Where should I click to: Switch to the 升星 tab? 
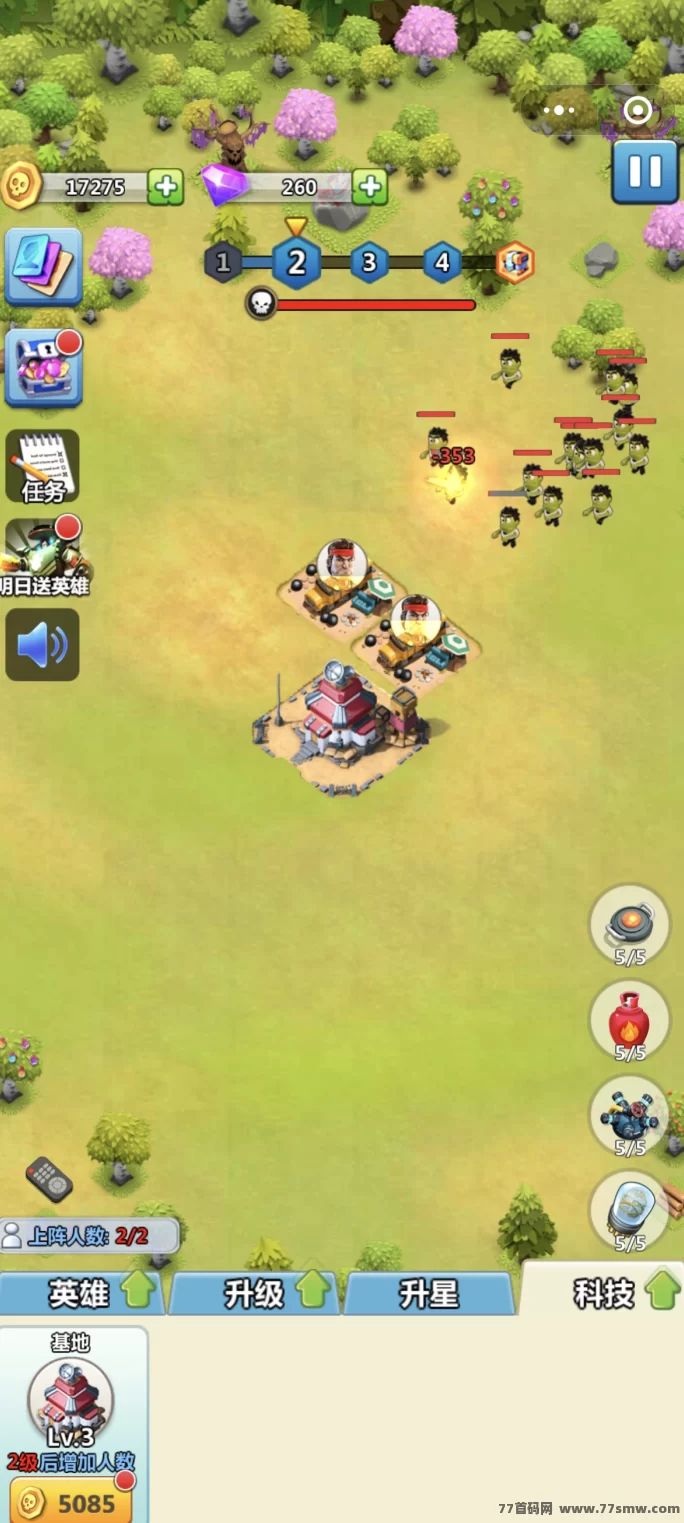pyautogui.click(x=429, y=1294)
